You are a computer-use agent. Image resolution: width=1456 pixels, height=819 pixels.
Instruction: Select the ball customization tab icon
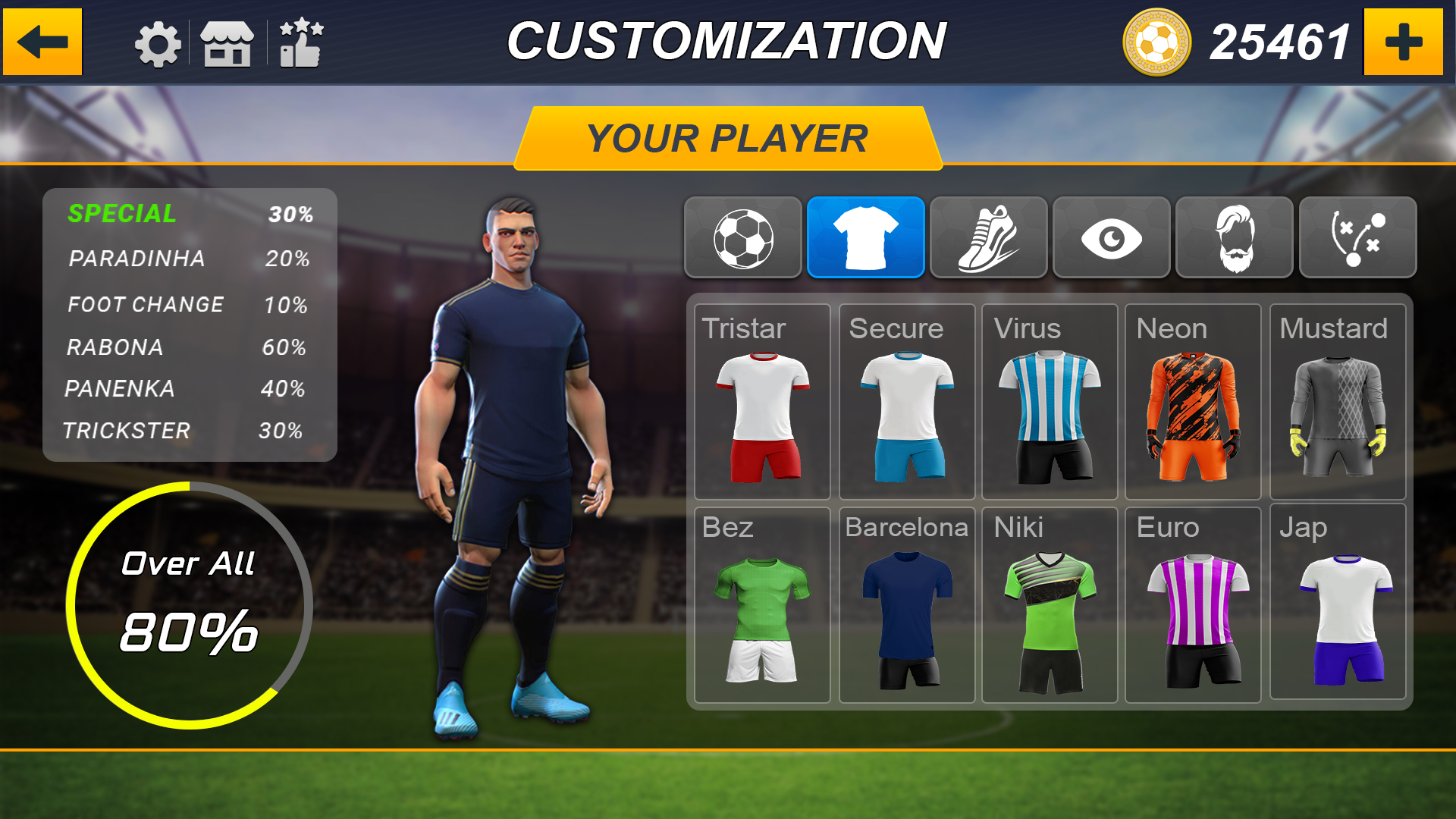pyautogui.click(x=743, y=237)
